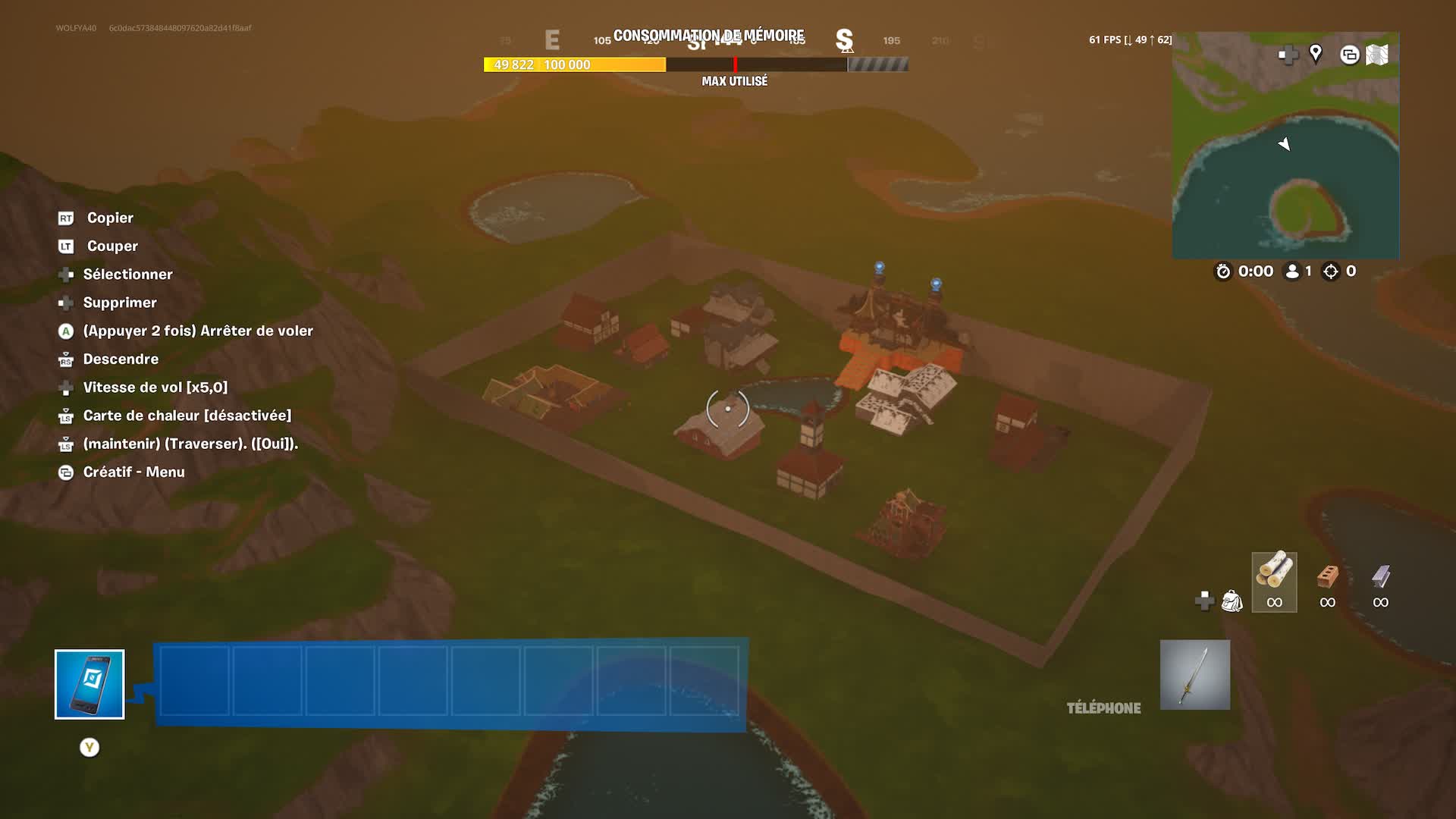Click the picture-in-picture circle icon above minimap

(1349, 55)
